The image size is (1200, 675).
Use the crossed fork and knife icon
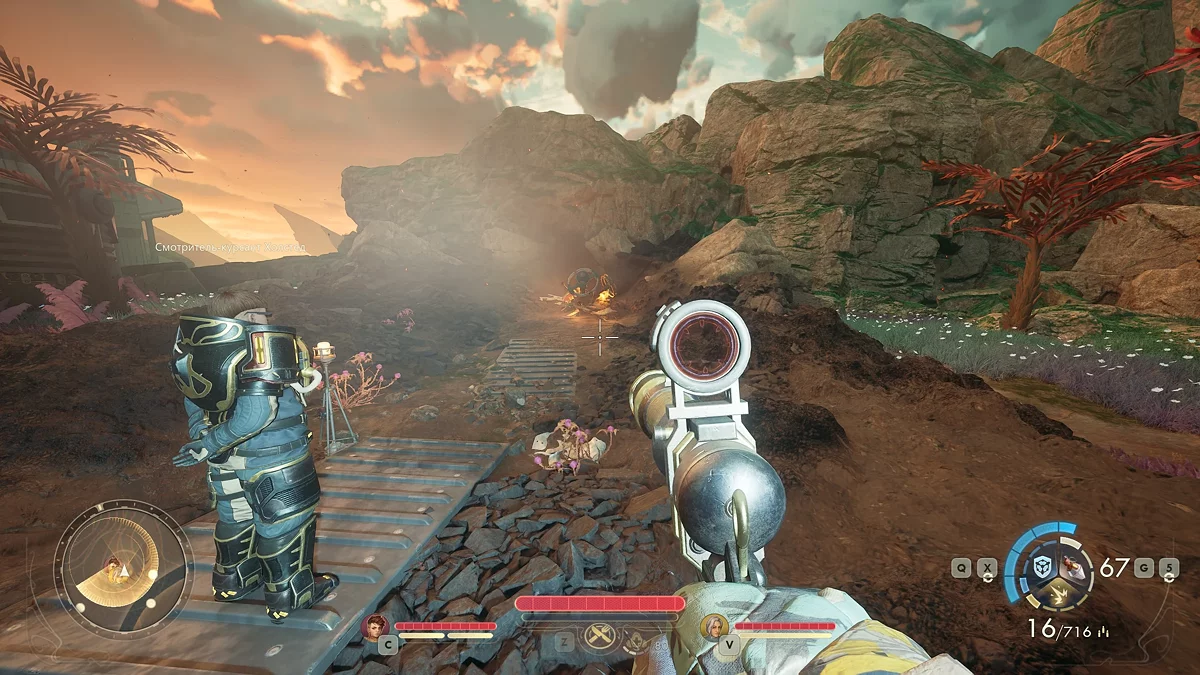(x=600, y=637)
